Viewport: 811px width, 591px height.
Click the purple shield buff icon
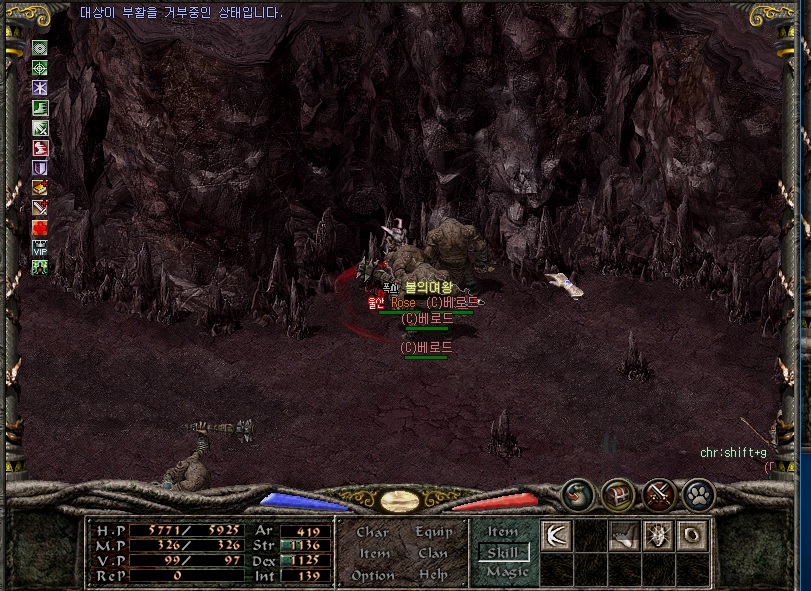coord(40,168)
